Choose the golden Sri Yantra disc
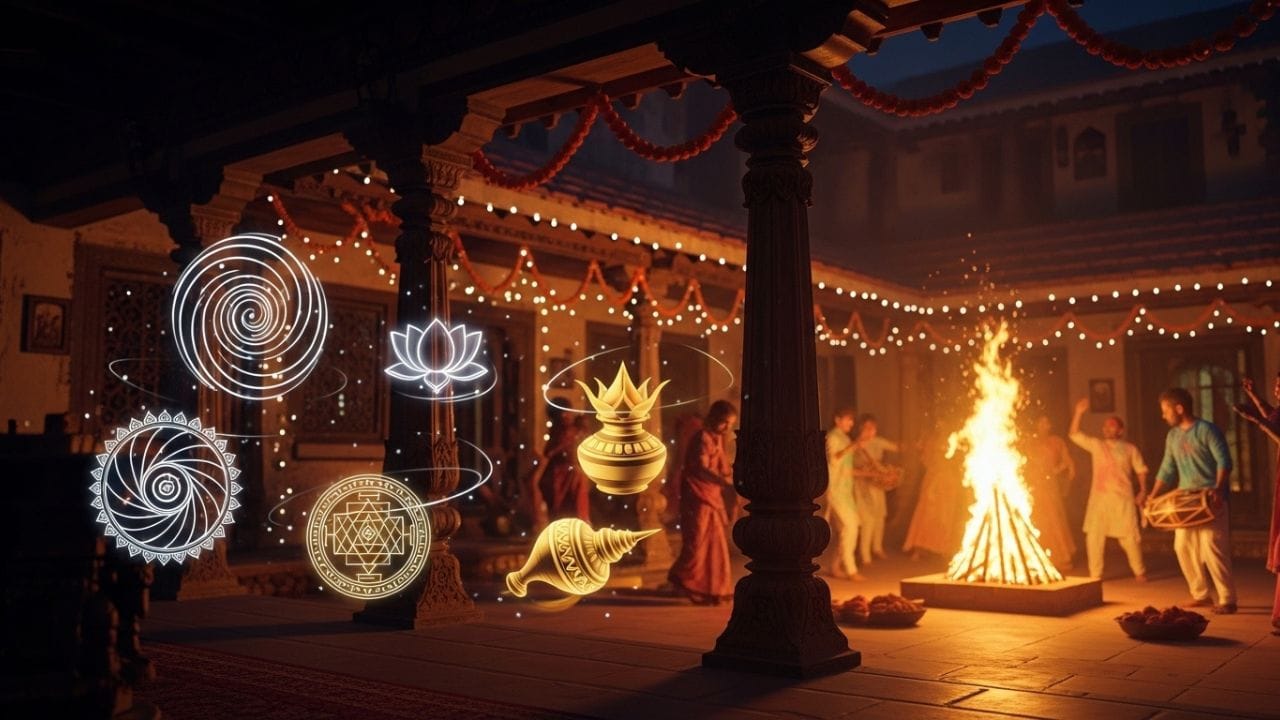Viewport: 1280px width, 720px height. pyautogui.click(x=368, y=536)
